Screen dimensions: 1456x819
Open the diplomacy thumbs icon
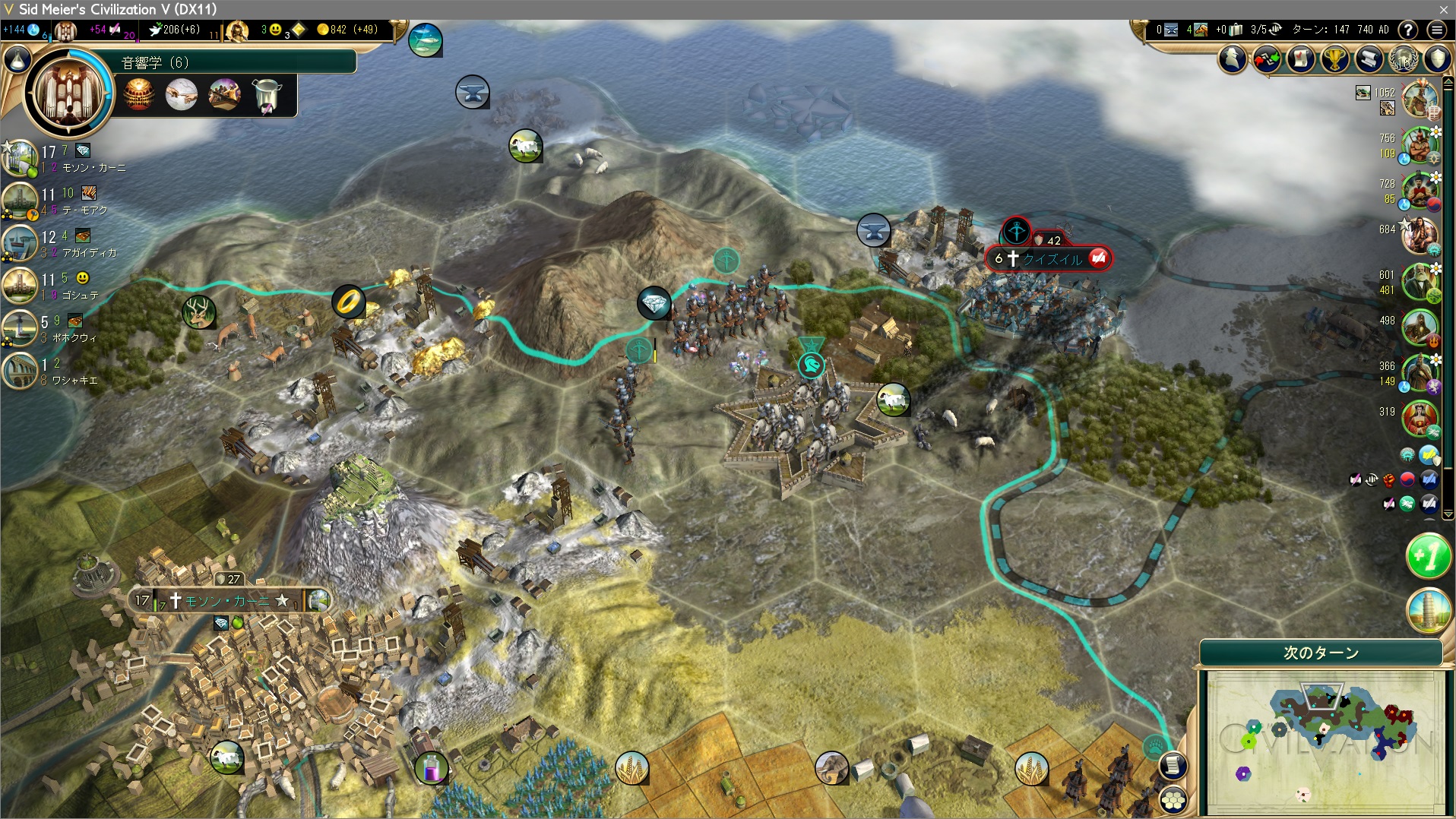pyautogui.click(x=1267, y=59)
